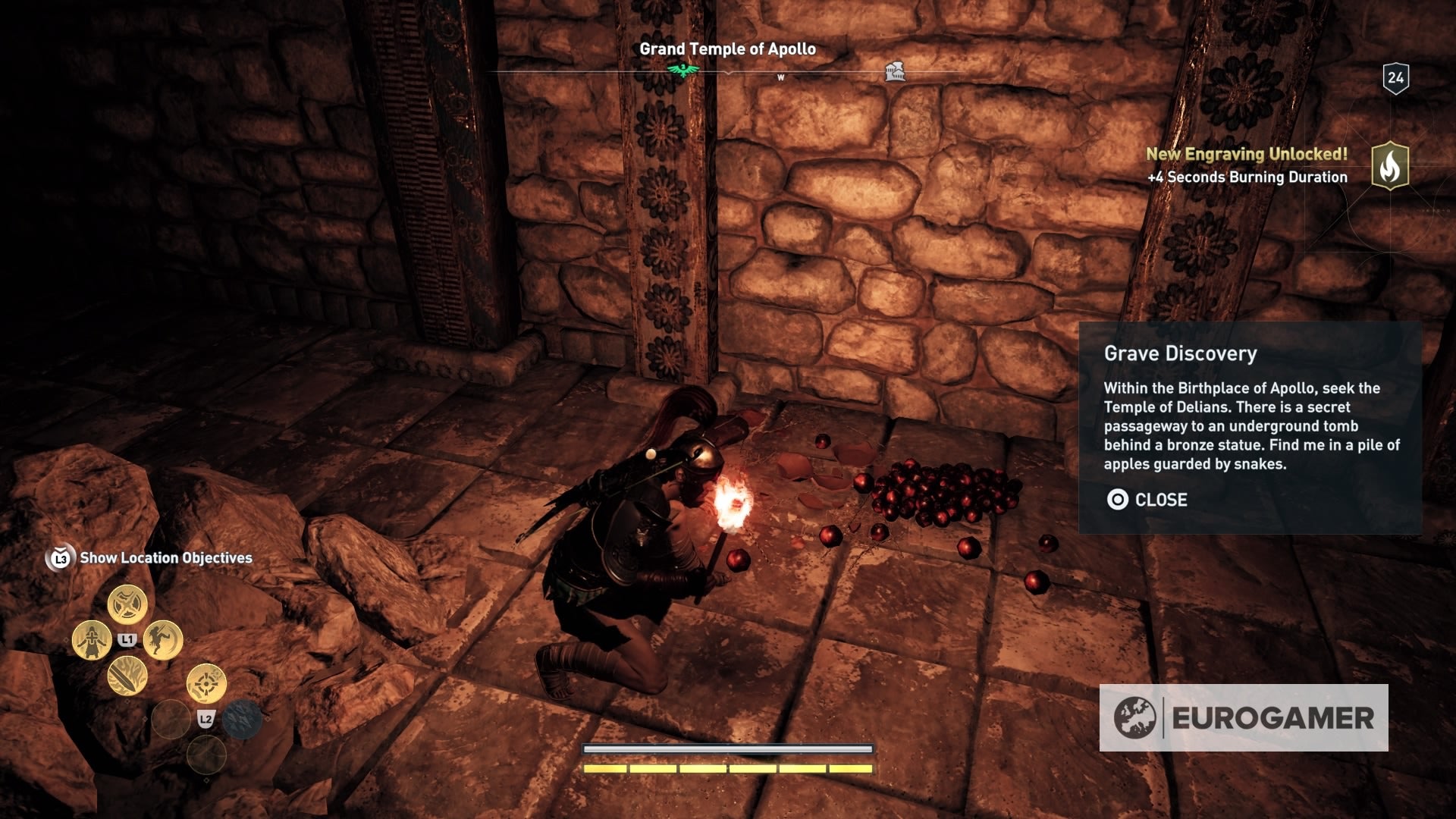
Task: Select the Shield Breaker ability icon
Action: coord(127,604)
